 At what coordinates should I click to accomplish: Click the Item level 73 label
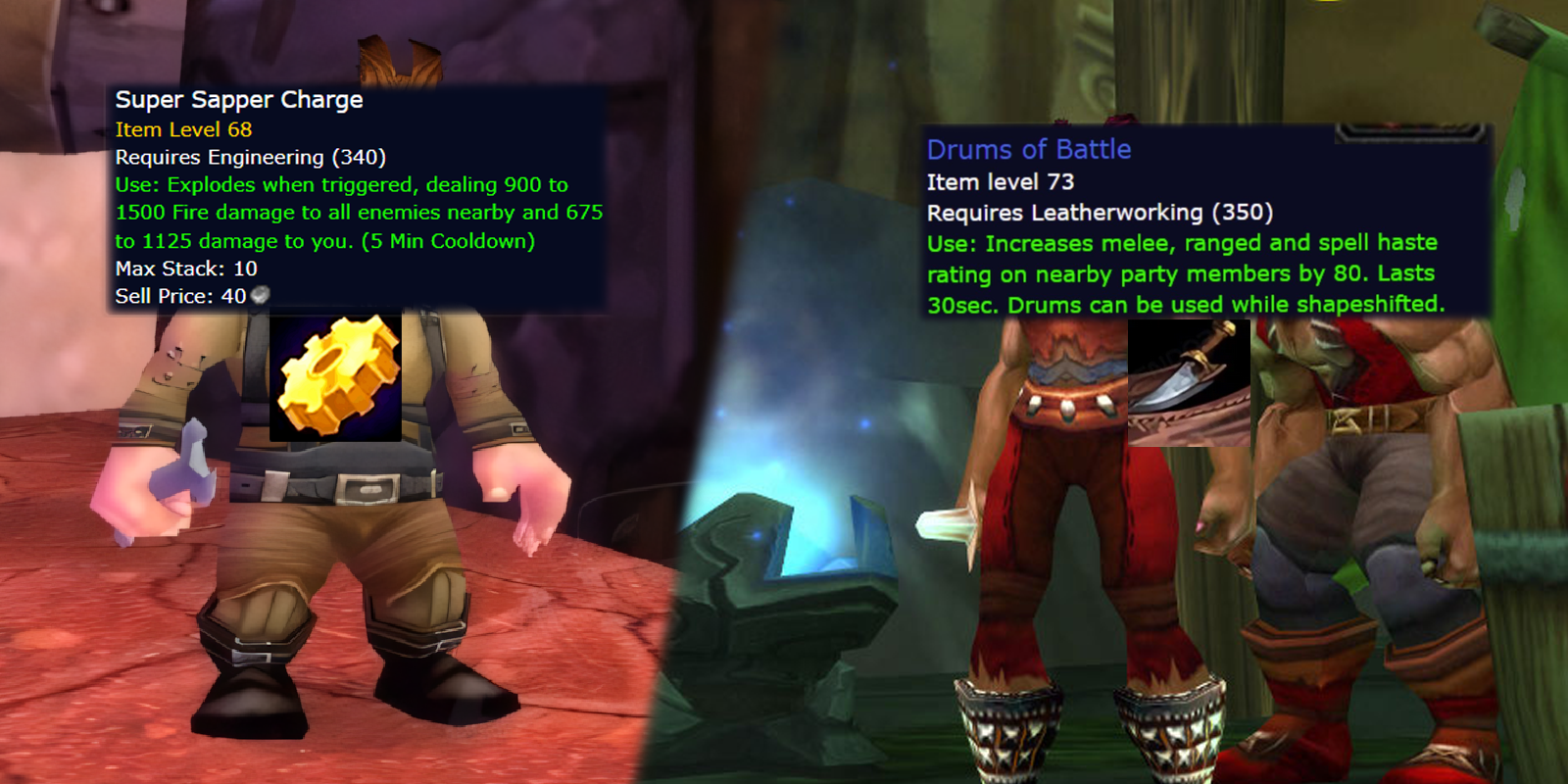[1000, 181]
